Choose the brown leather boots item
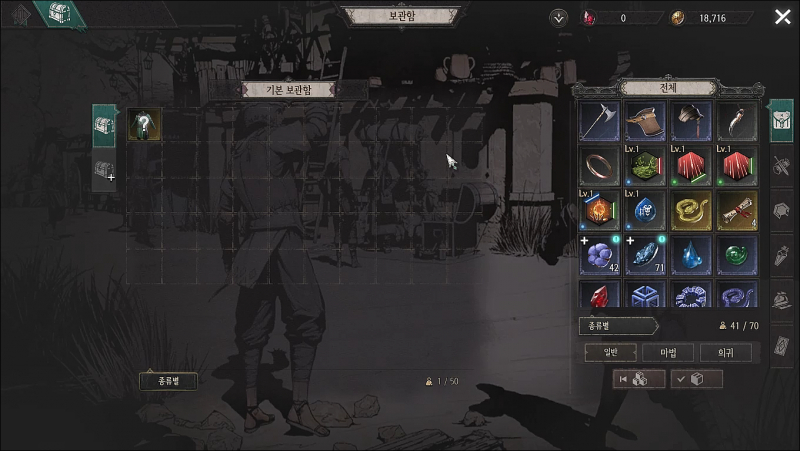This screenshot has width=800, height=451. click(x=643, y=121)
